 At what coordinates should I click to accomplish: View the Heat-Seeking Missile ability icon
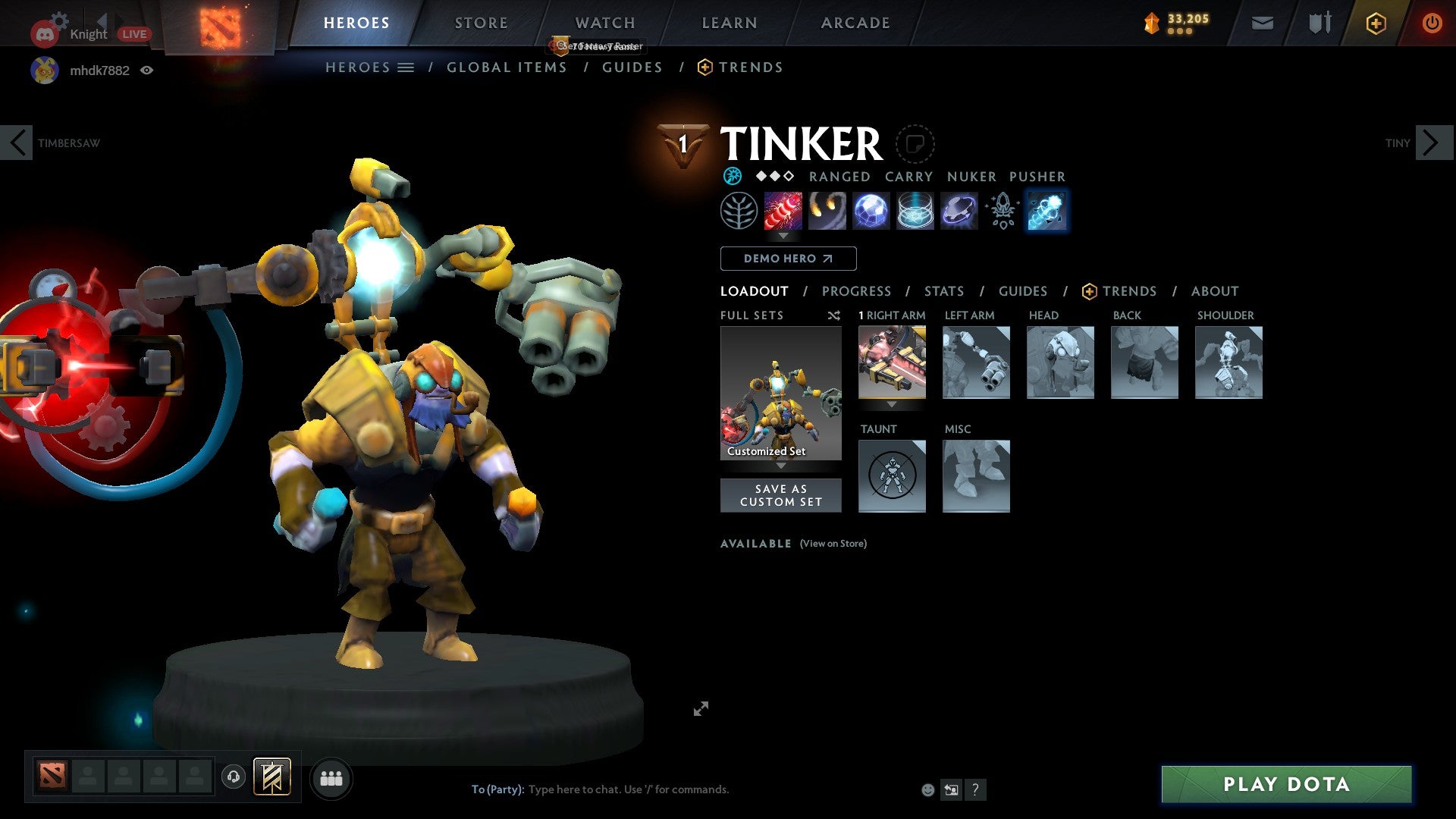[x=827, y=211]
